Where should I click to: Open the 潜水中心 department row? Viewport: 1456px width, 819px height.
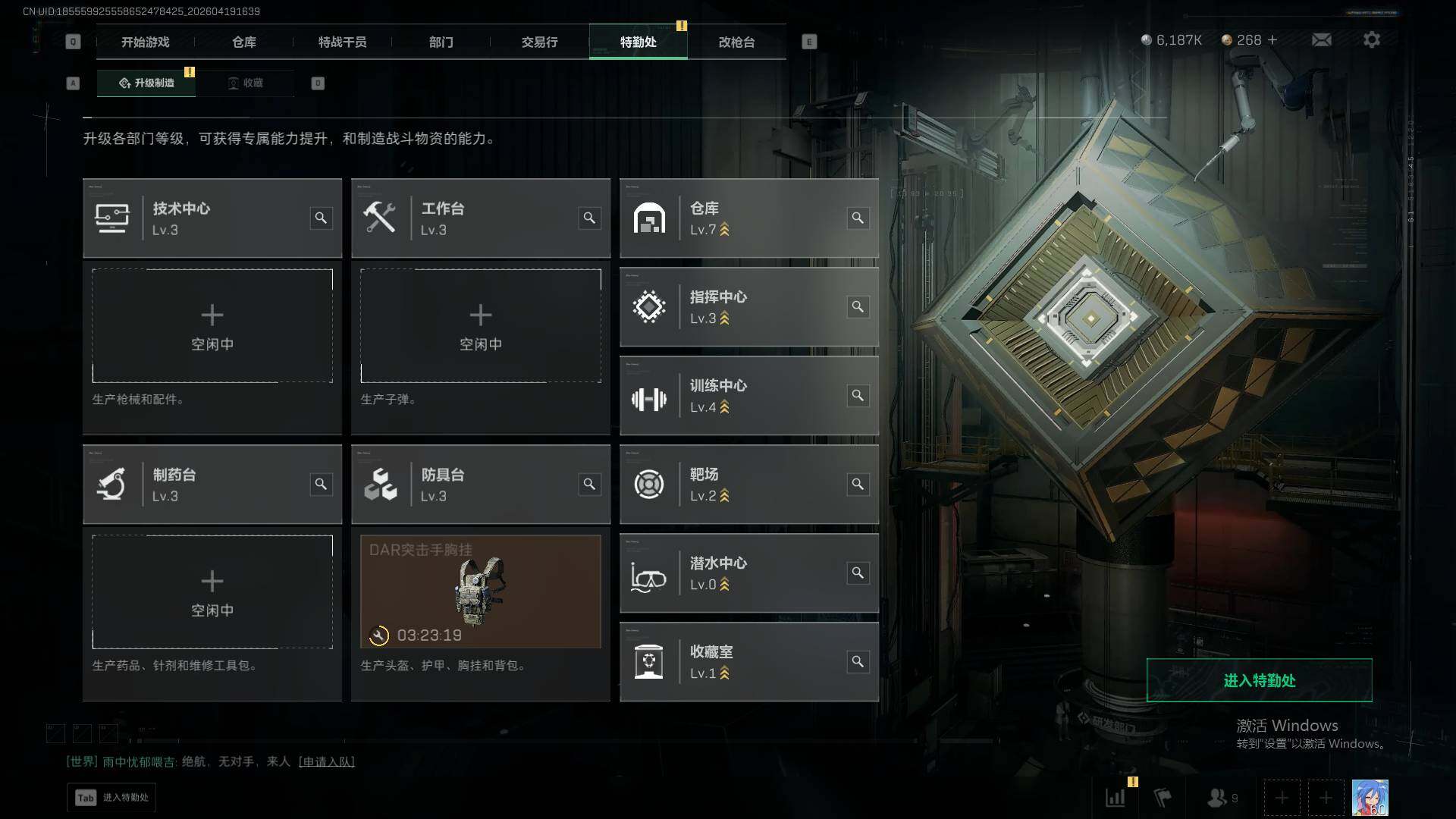[748, 573]
